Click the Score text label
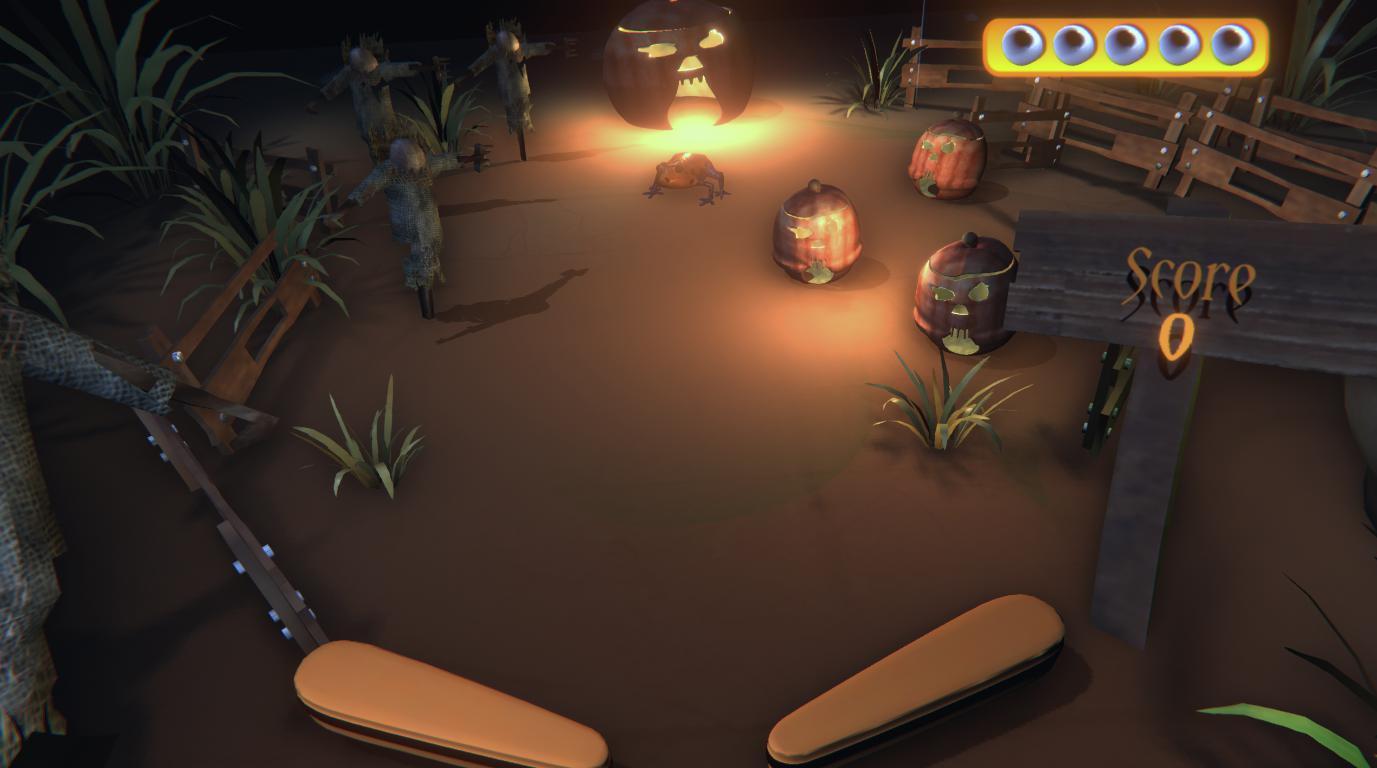 tap(1190, 275)
